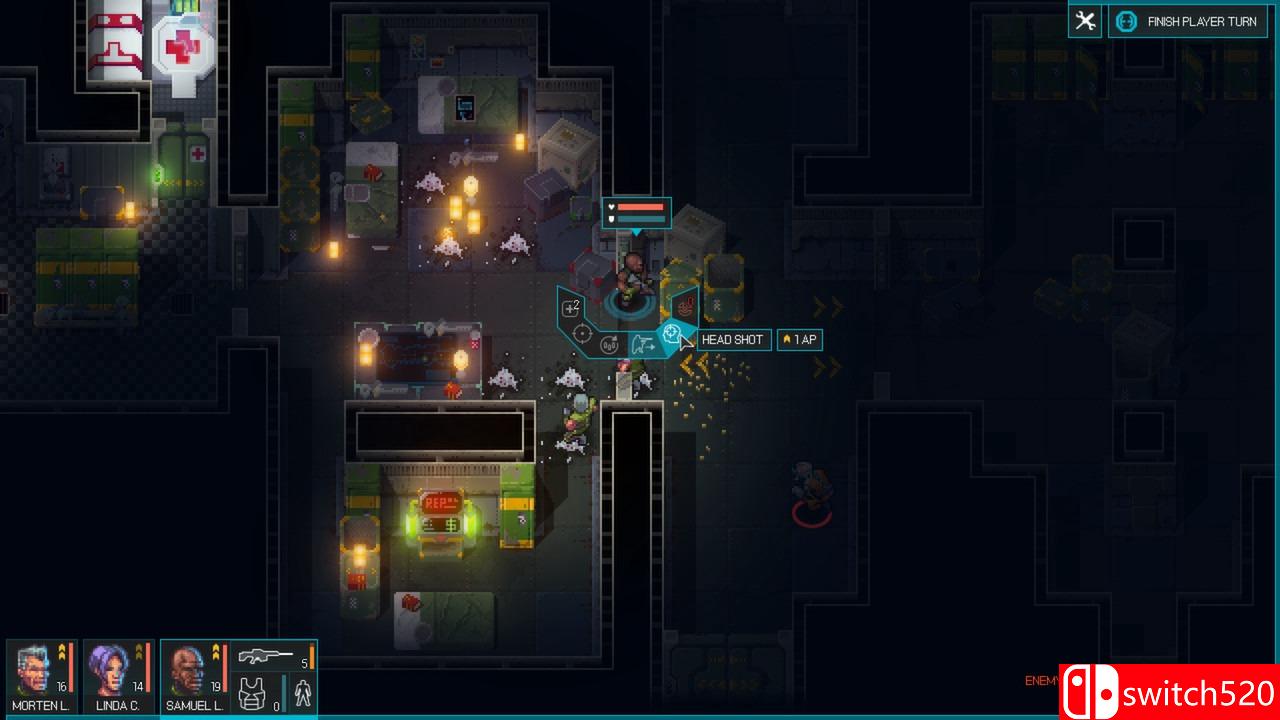Activate the red suppression ability icon
Image resolution: width=1280 pixels, height=720 pixels.
pos(686,307)
